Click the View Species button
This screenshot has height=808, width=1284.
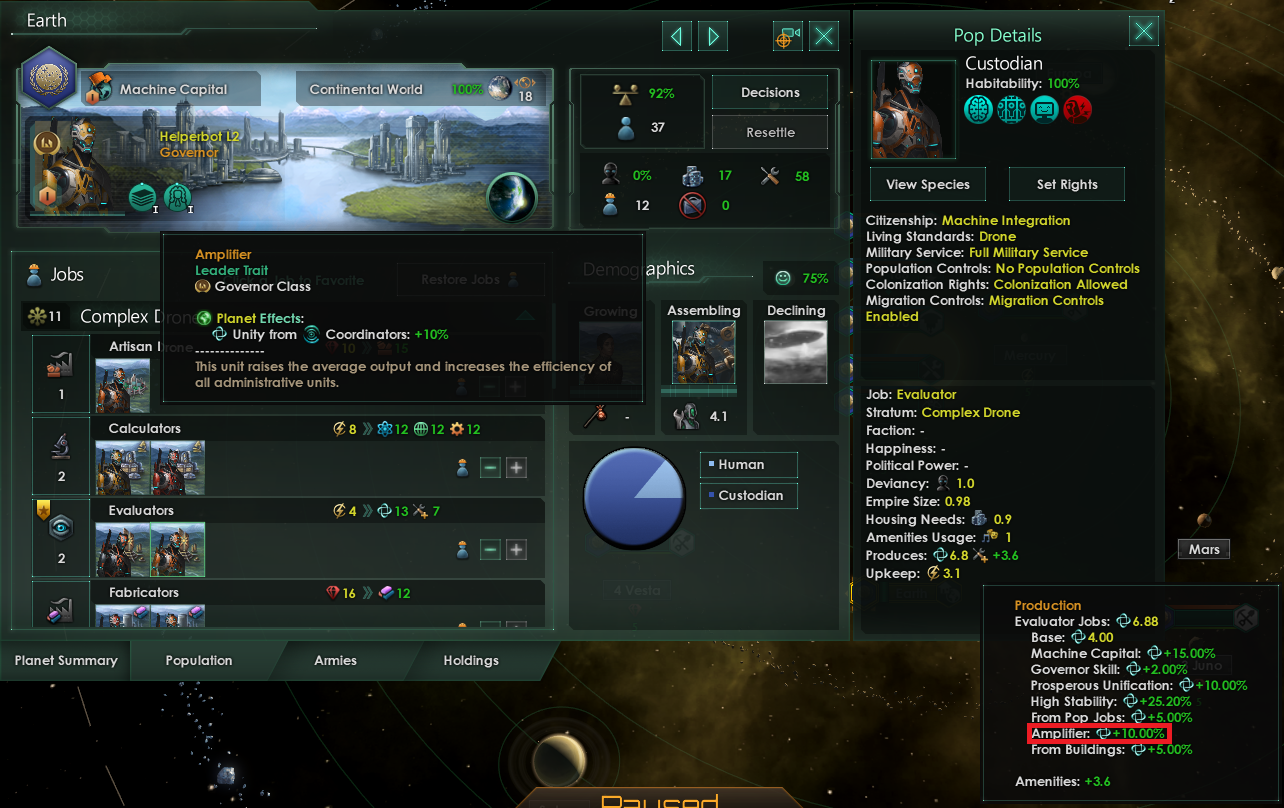[x=927, y=184]
